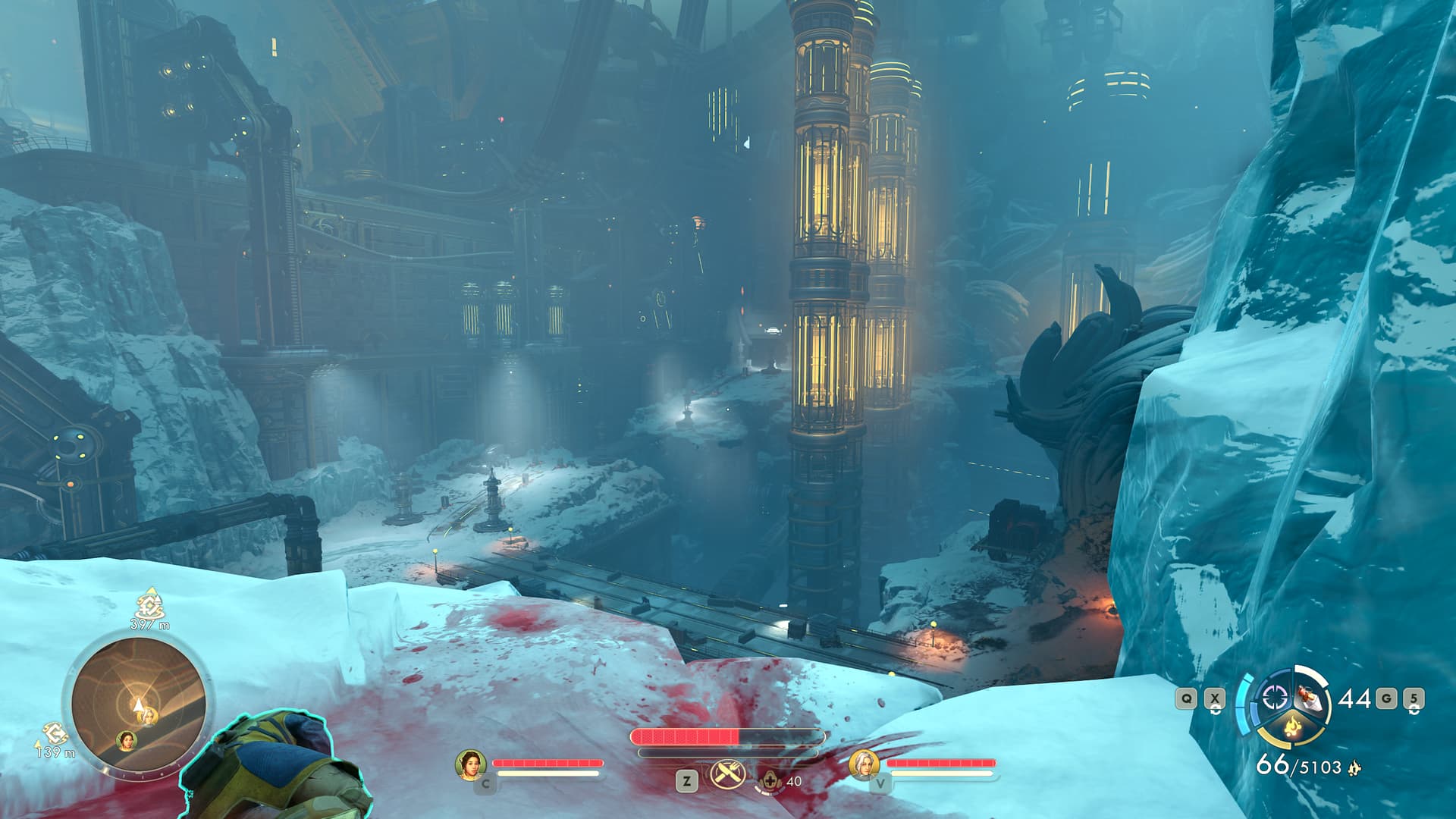
Task: Use the food knife-and-fork icon
Action: click(726, 774)
